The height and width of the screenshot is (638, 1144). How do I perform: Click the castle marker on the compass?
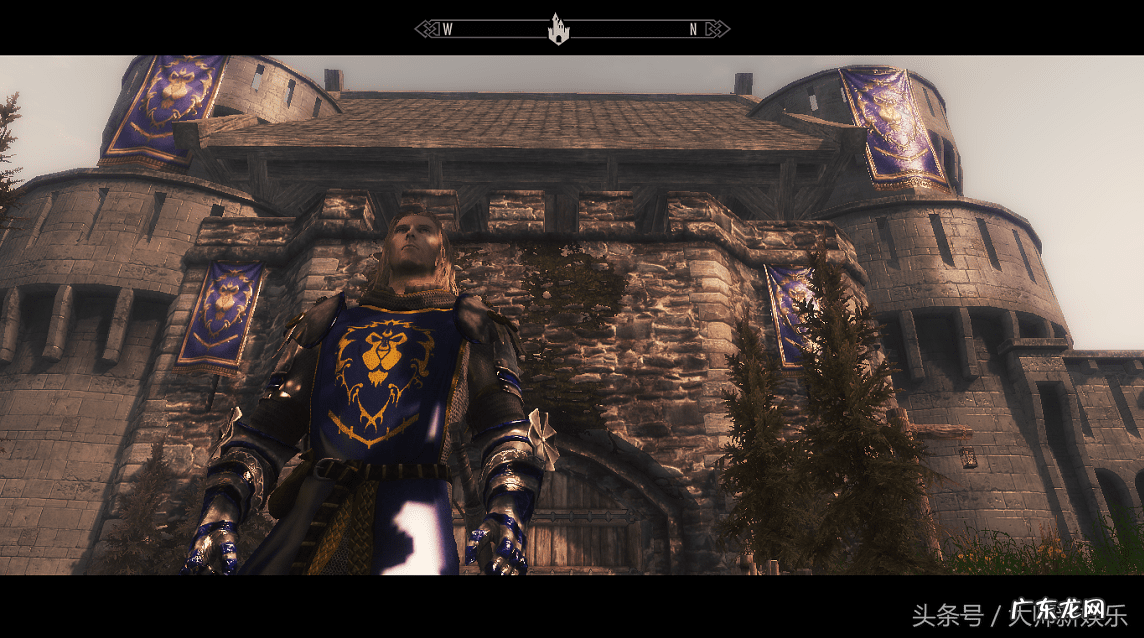558,29
